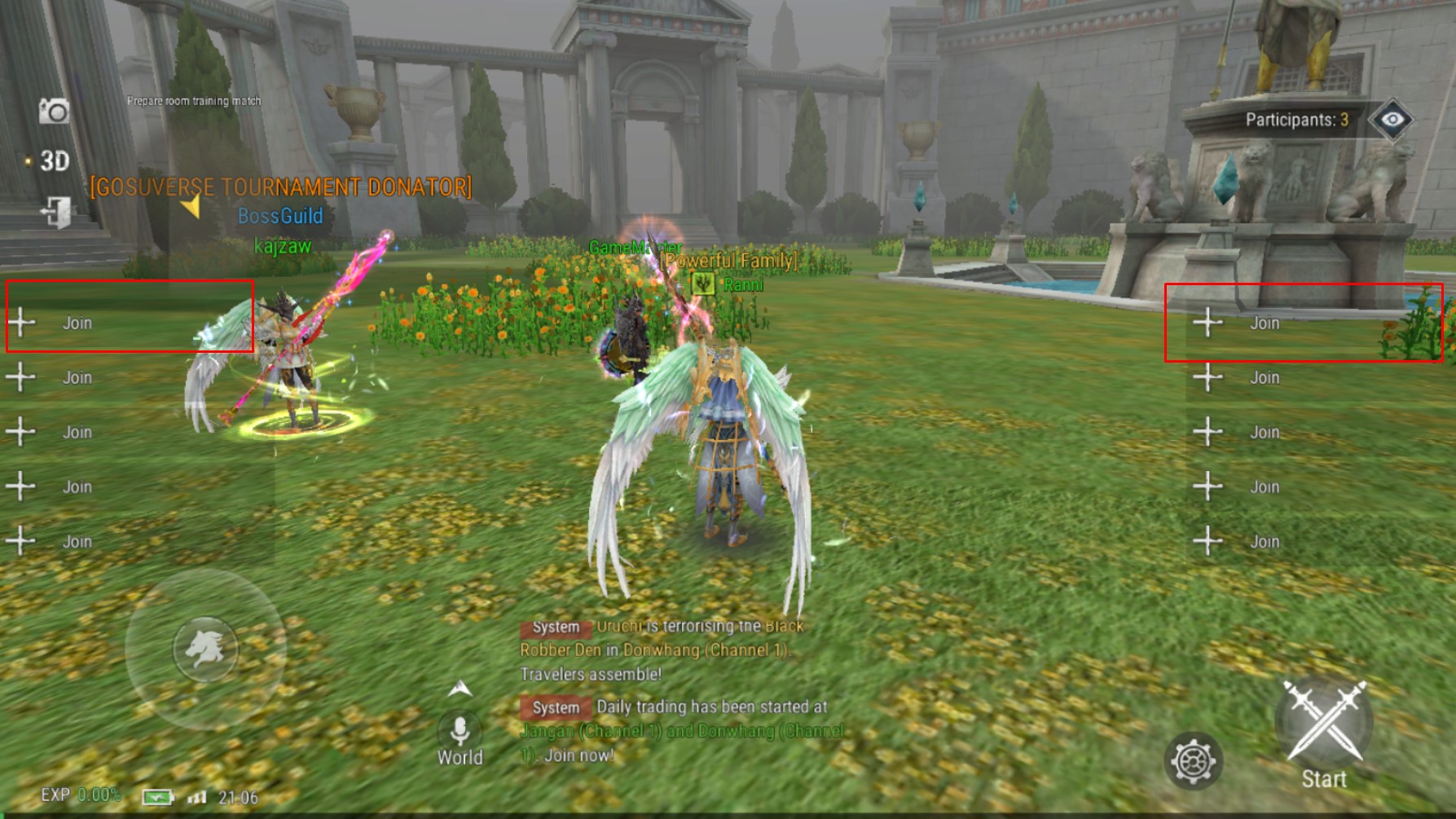Take a screenshot with the camera icon
1456x819 pixels.
tap(55, 111)
